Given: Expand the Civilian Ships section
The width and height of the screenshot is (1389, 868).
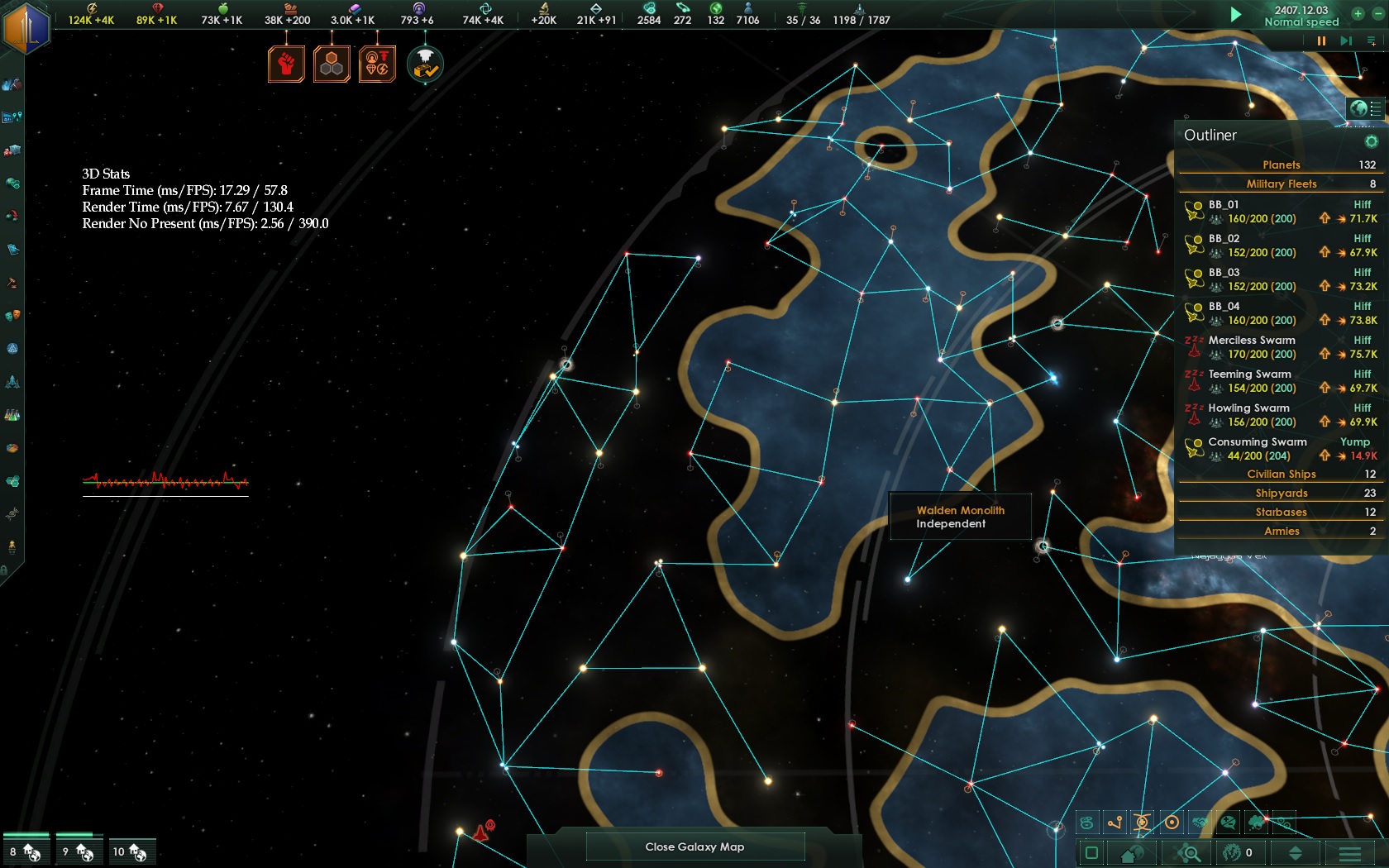Looking at the screenshot, I should coord(1280,474).
